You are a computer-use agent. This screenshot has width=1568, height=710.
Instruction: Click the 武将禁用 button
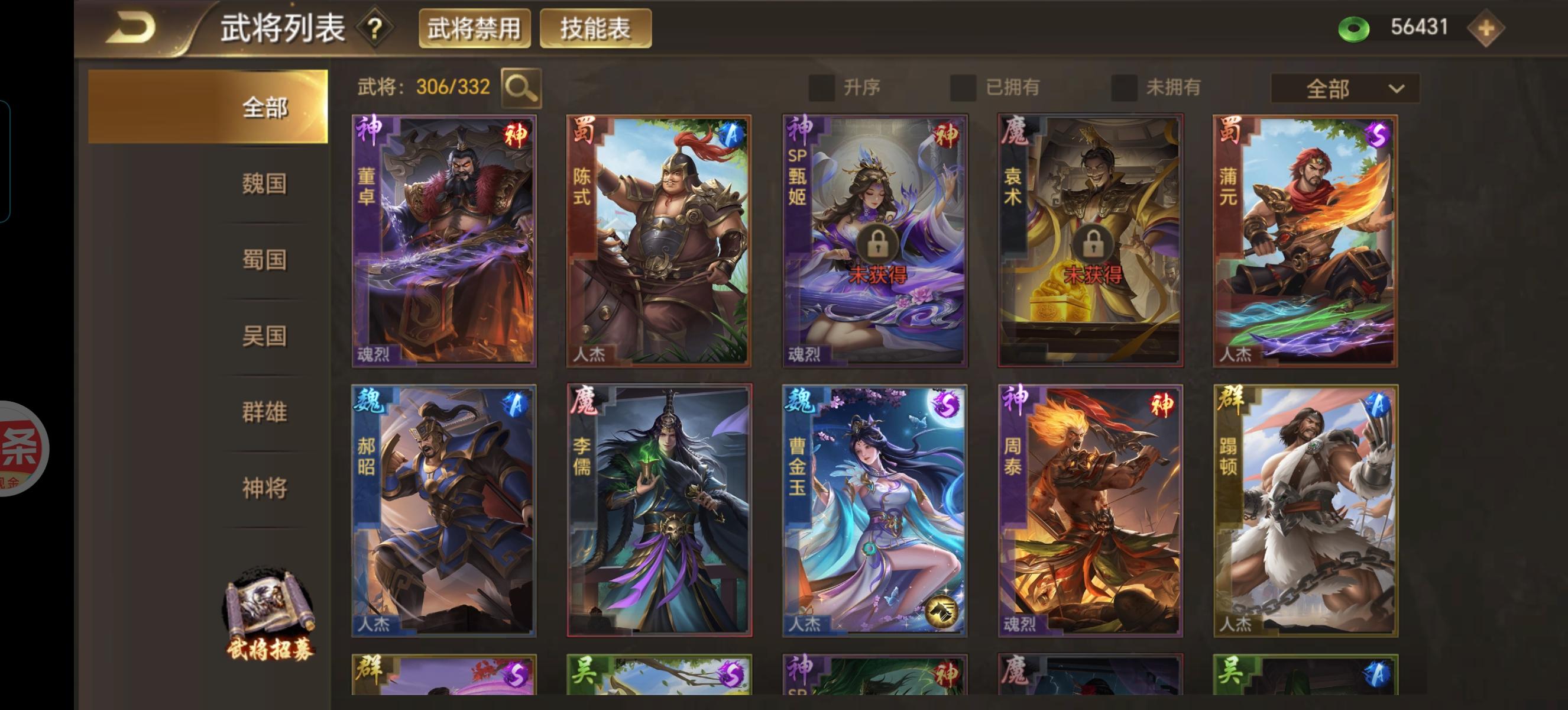pos(476,26)
